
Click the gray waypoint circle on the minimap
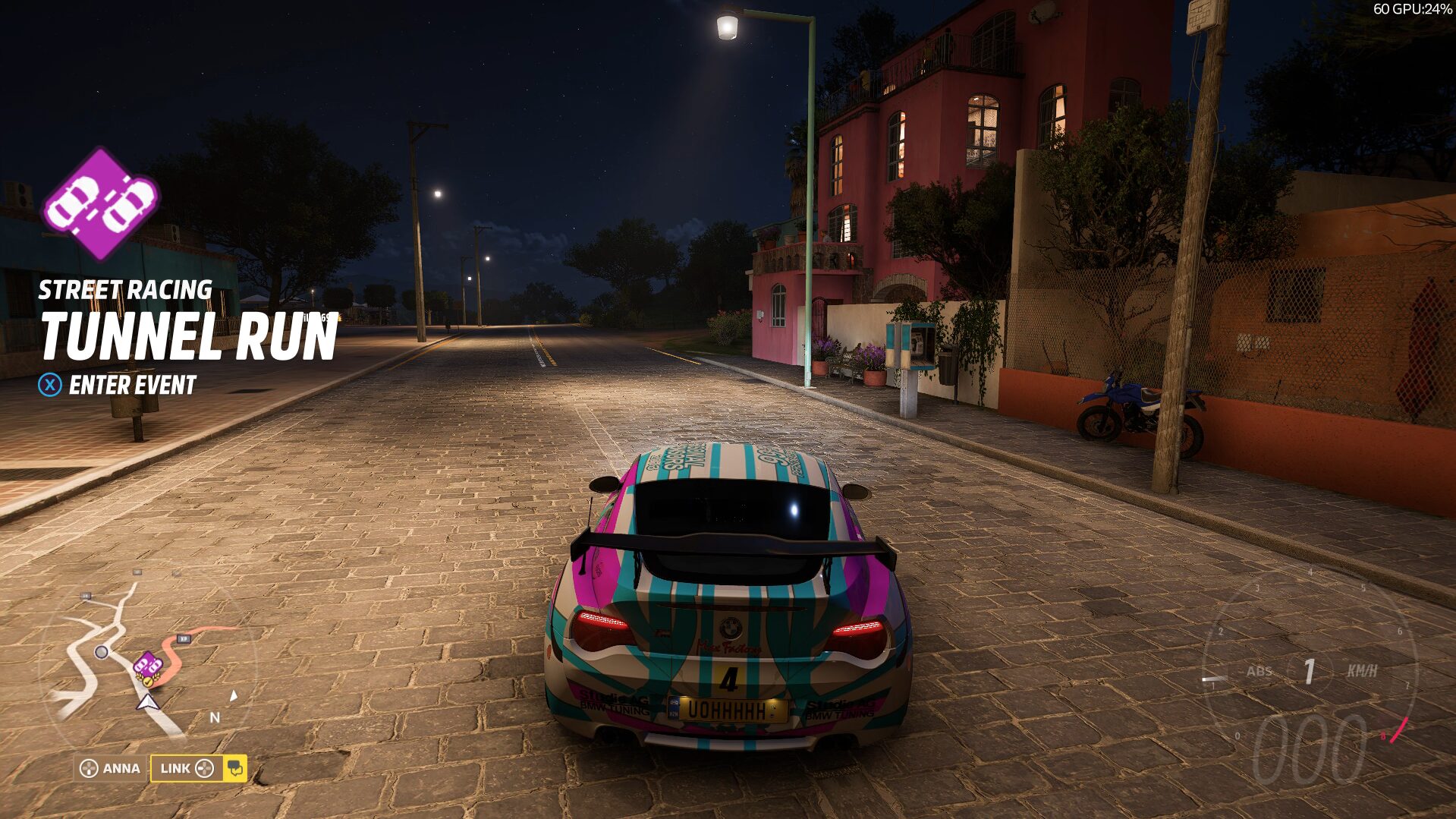(101, 653)
